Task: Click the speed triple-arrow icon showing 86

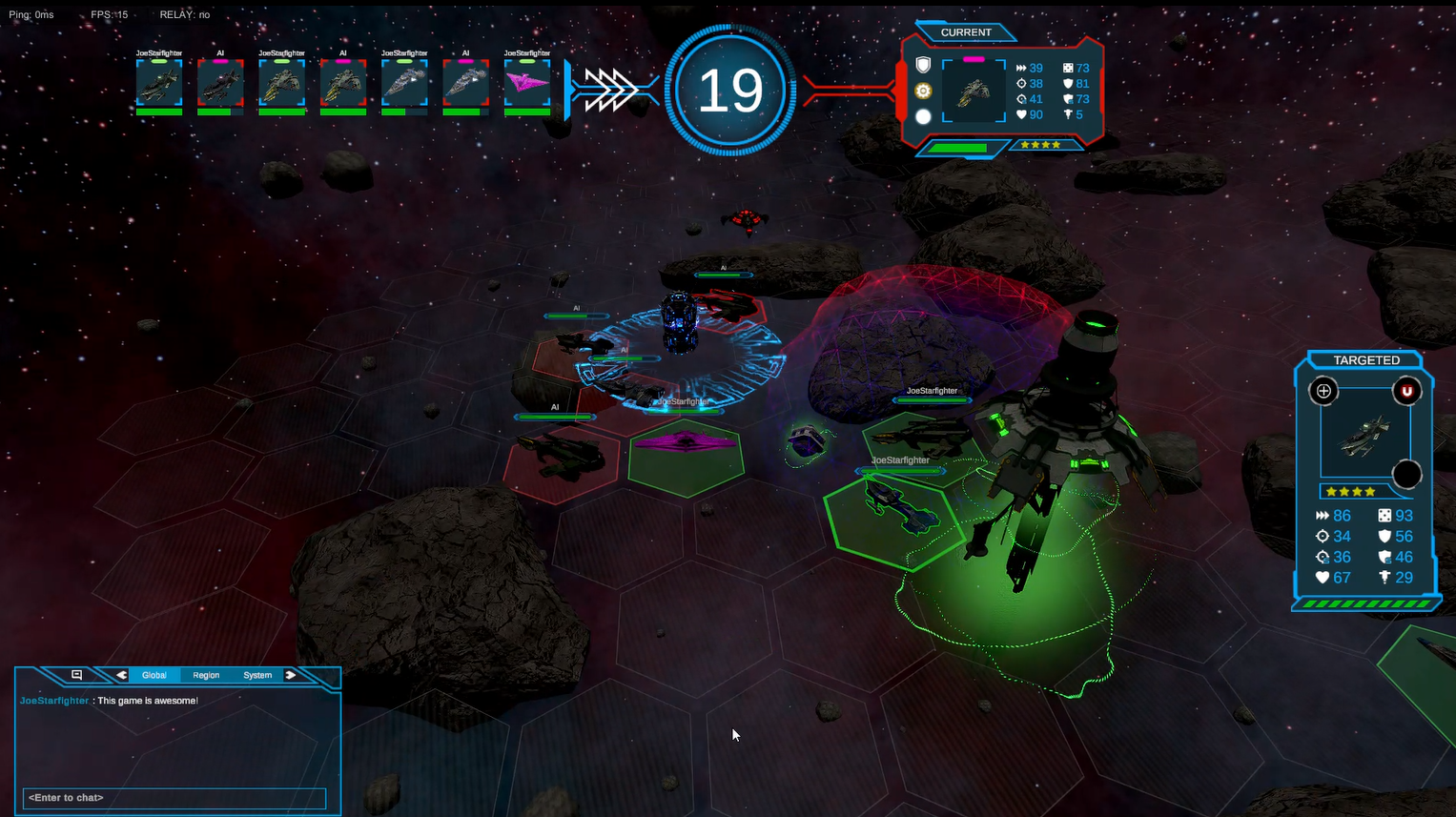Action: [1323, 515]
